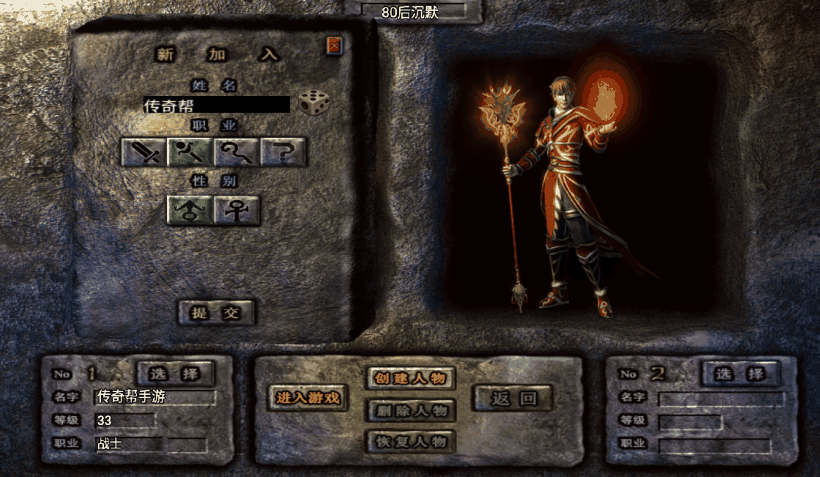The width and height of the screenshot is (820, 477).
Task: Select the male gender symbol
Action: (x=189, y=210)
